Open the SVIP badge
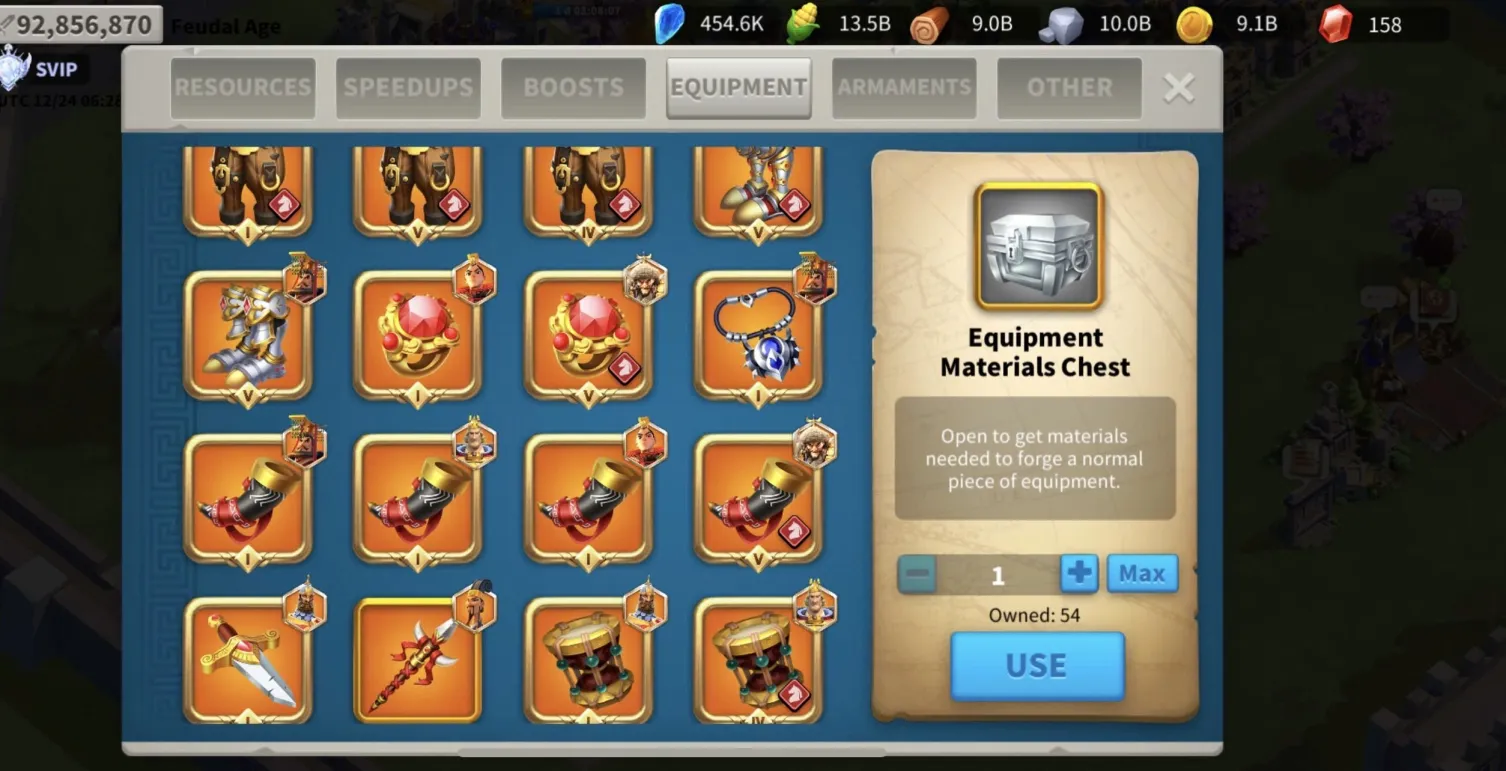 40,70
